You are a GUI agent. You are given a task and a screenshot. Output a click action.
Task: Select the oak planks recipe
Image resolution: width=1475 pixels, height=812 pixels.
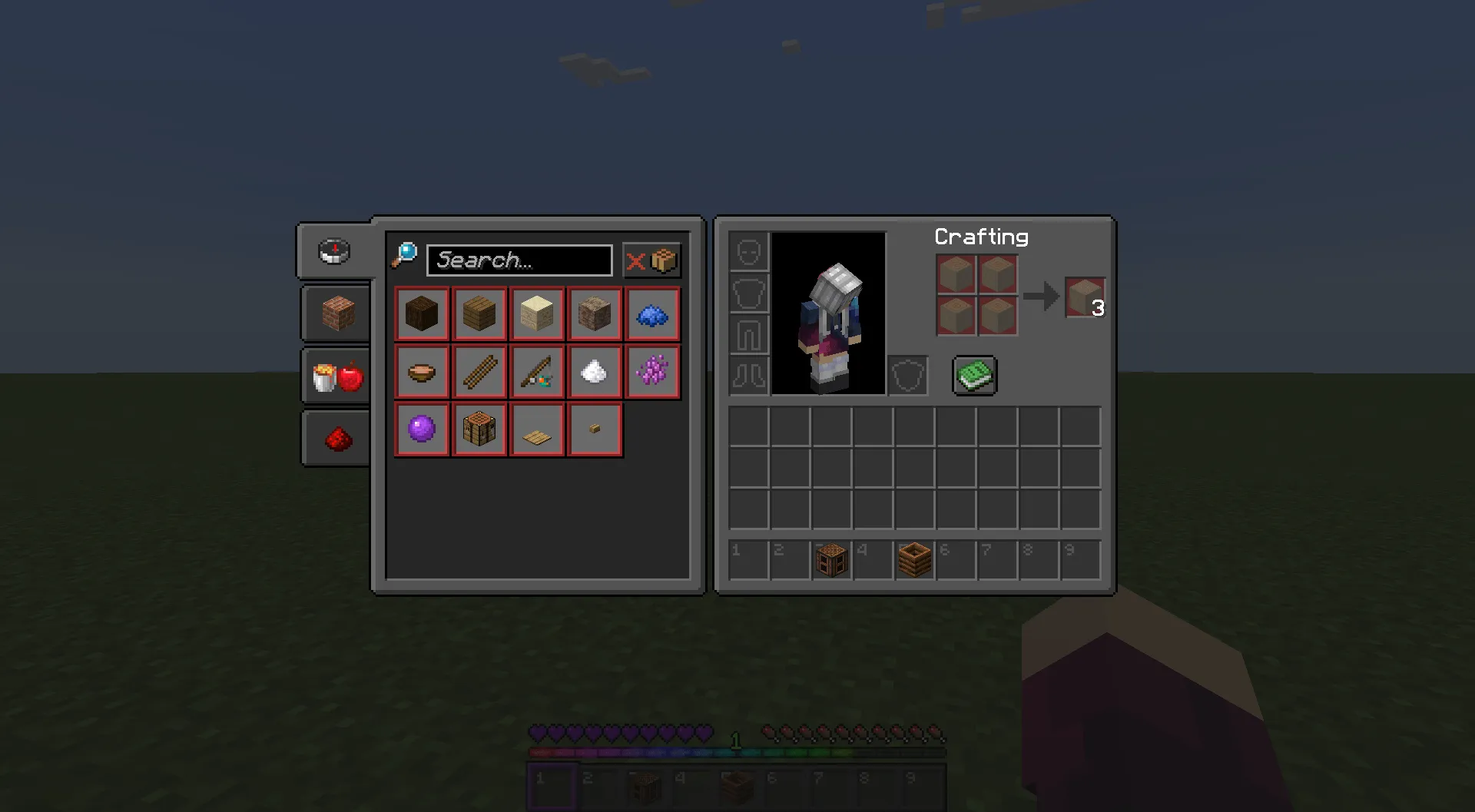479,313
